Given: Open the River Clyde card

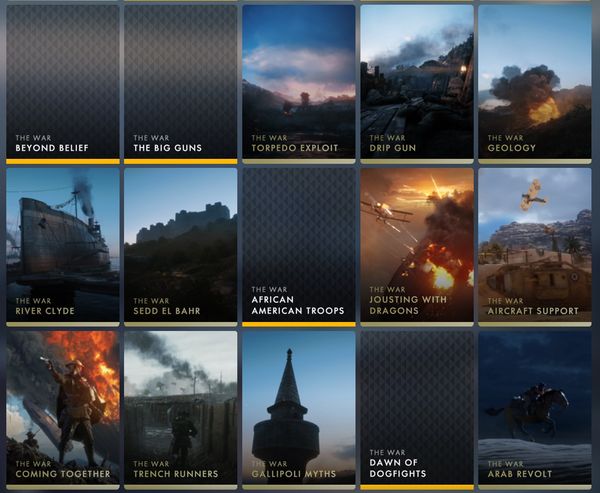Looking at the screenshot, I should (x=62, y=245).
